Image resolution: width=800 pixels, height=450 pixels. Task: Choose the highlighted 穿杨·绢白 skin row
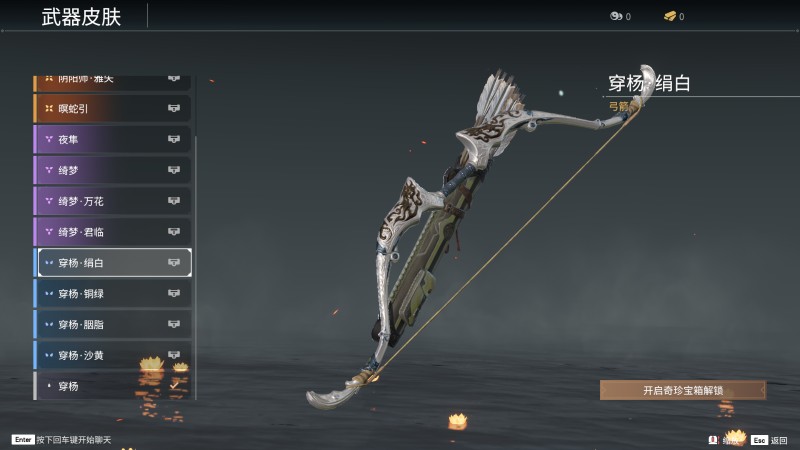(113, 263)
